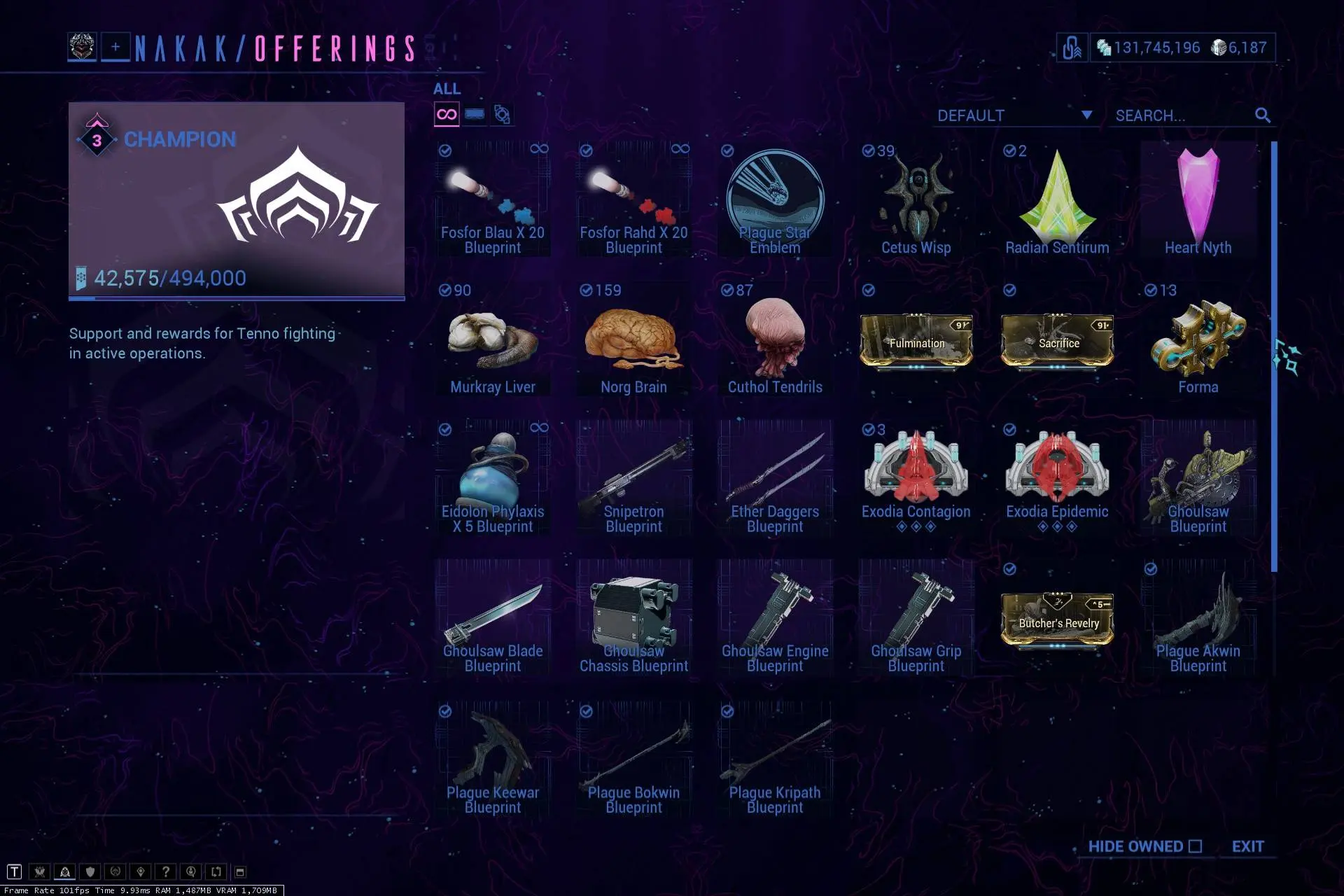Image resolution: width=1344 pixels, height=896 pixels.
Task: Click the Search field at top right
Action: [x=1183, y=115]
